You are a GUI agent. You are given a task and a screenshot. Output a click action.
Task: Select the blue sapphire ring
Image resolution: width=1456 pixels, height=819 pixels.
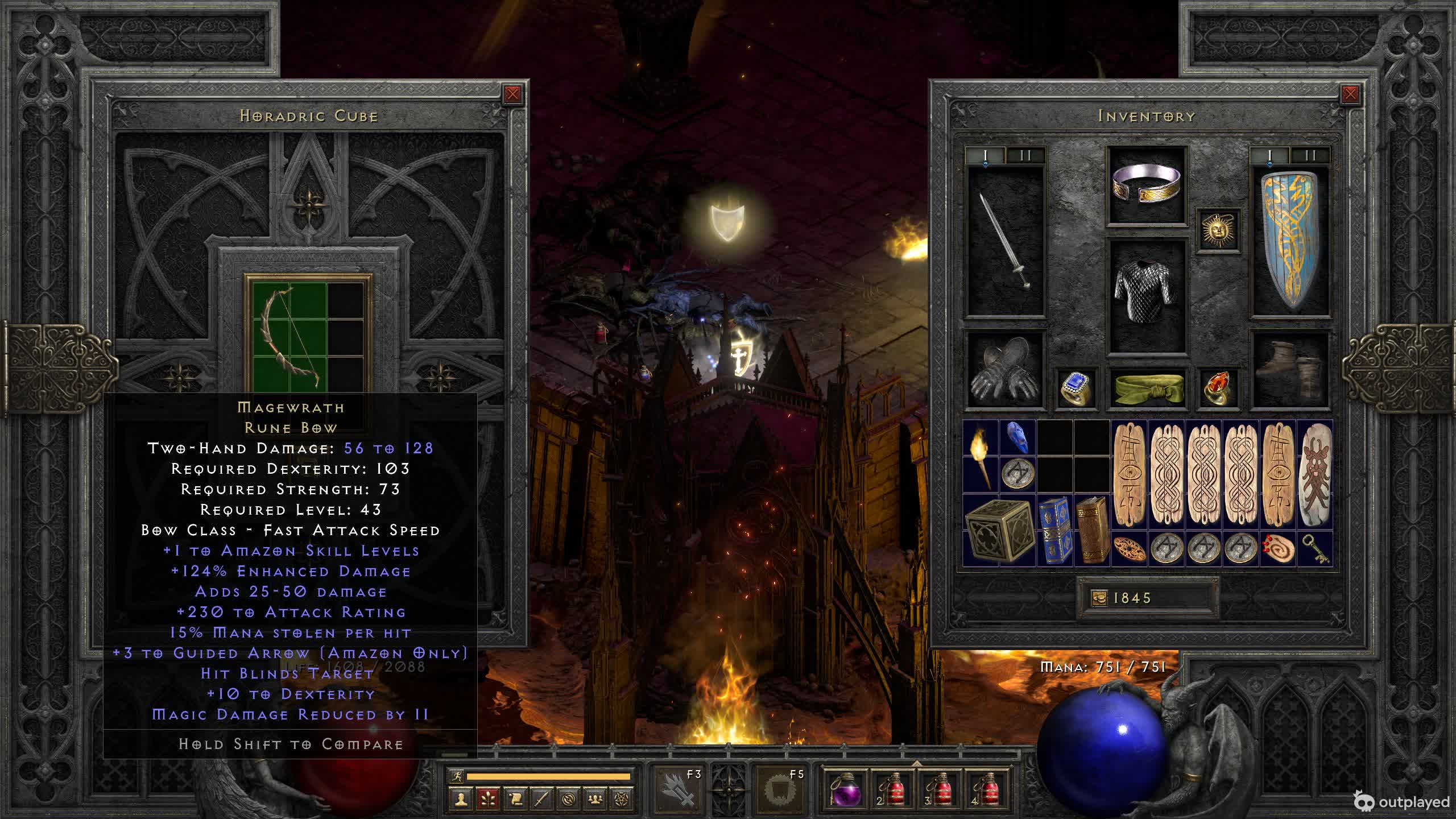click(1075, 388)
